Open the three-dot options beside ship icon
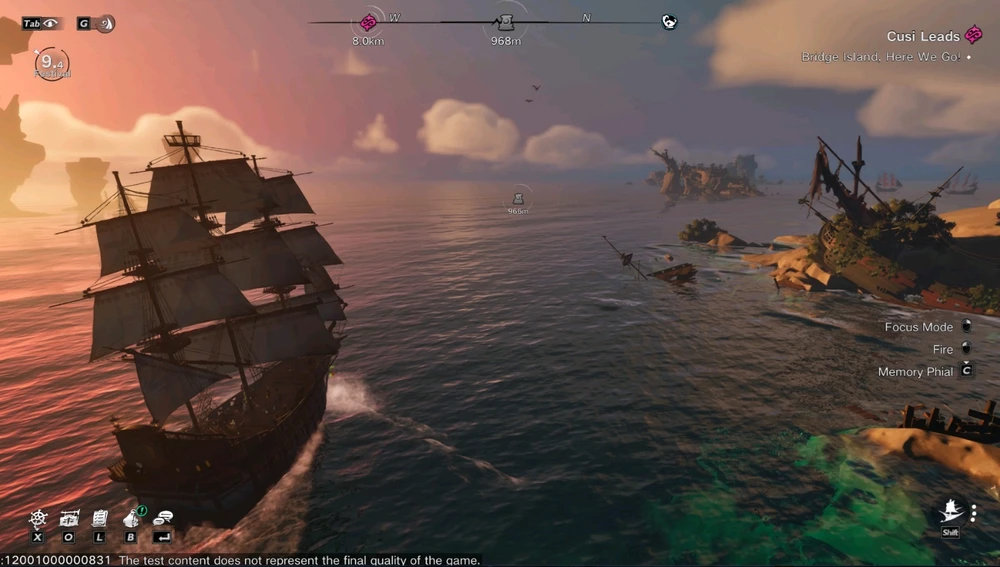Image resolution: width=1000 pixels, height=567 pixels. pos(973,513)
